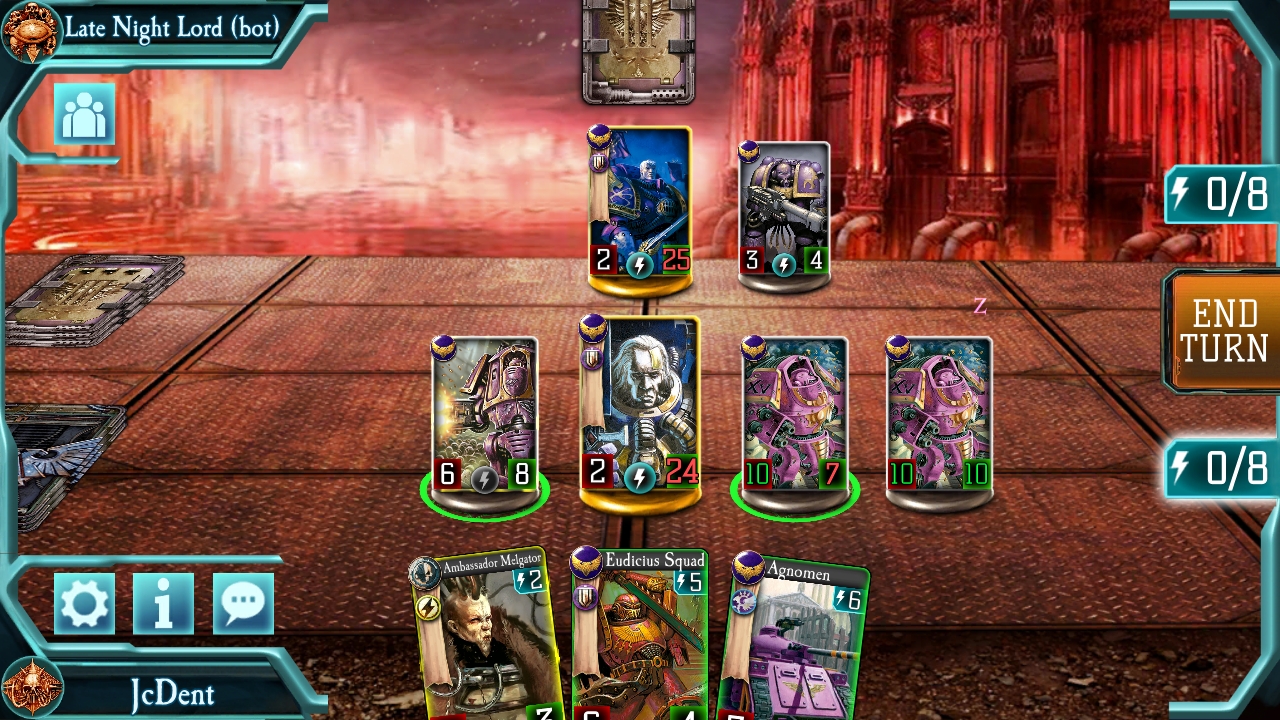The image size is (1280, 720).
Task: Open the friends list icon
Action: pos(84,116)
